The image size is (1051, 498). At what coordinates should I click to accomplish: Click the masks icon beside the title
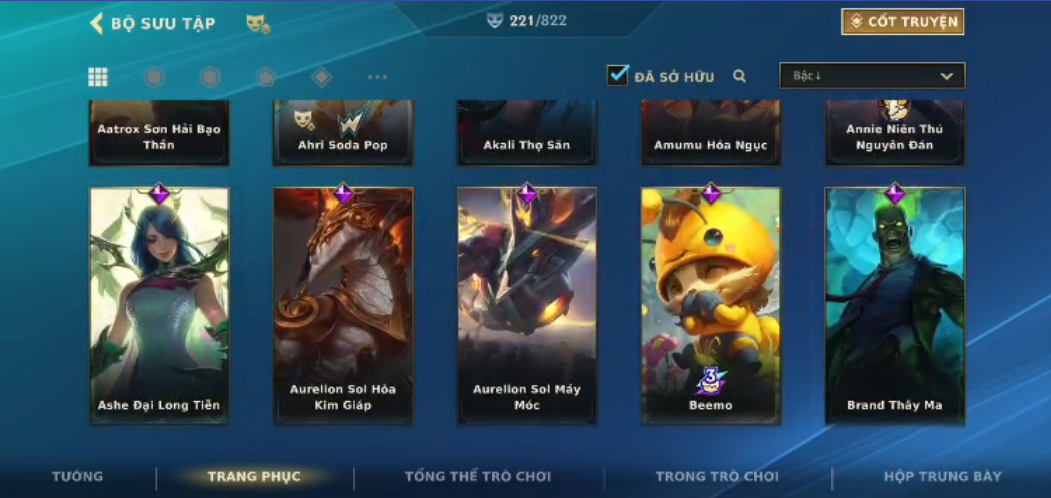(x=258, y=23)
